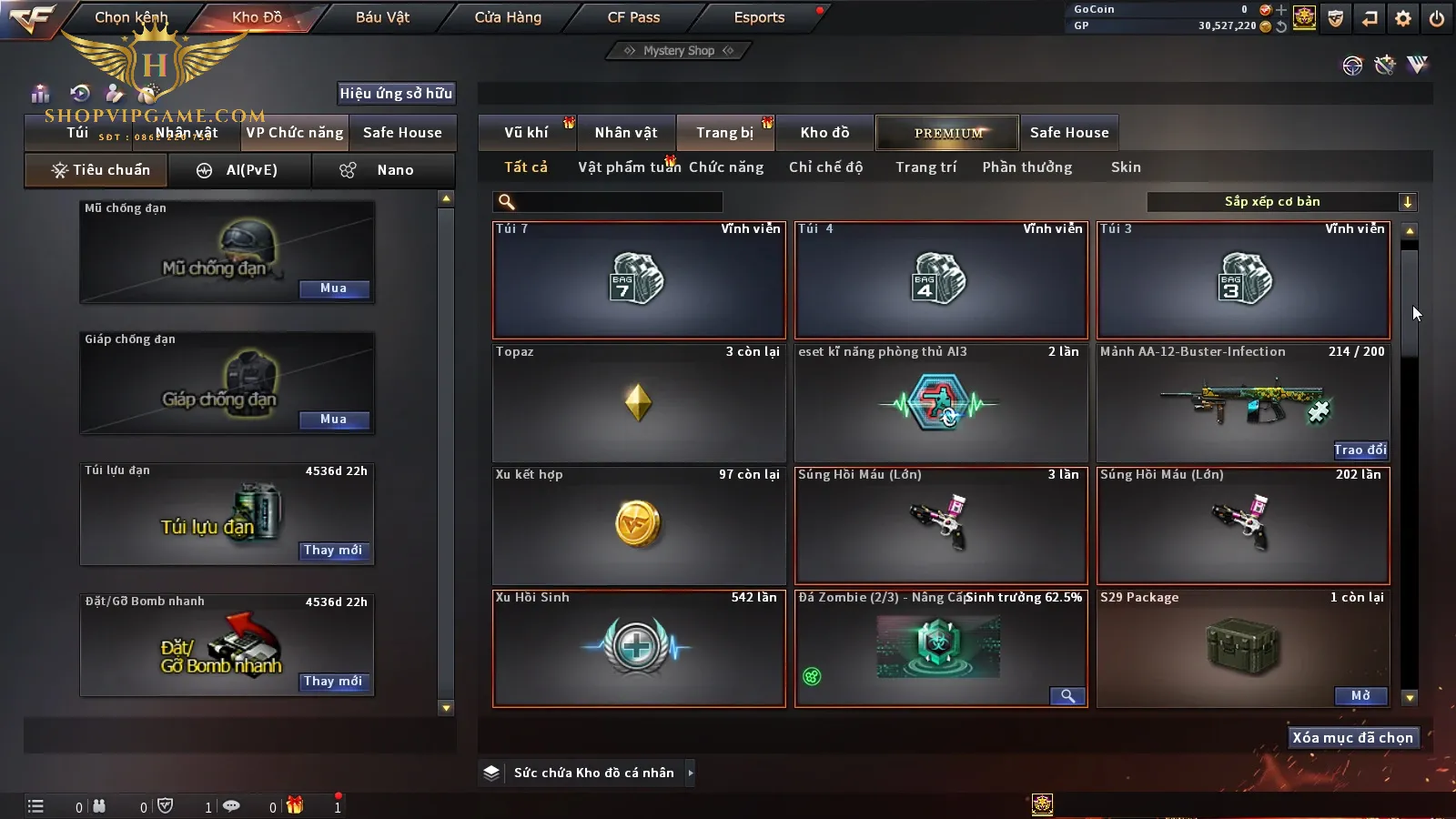This screenshot has width=1456, height=819.
Task: Renew the Túi lựu đạn item
Action: pyautogui.click(x=333, y=551)
